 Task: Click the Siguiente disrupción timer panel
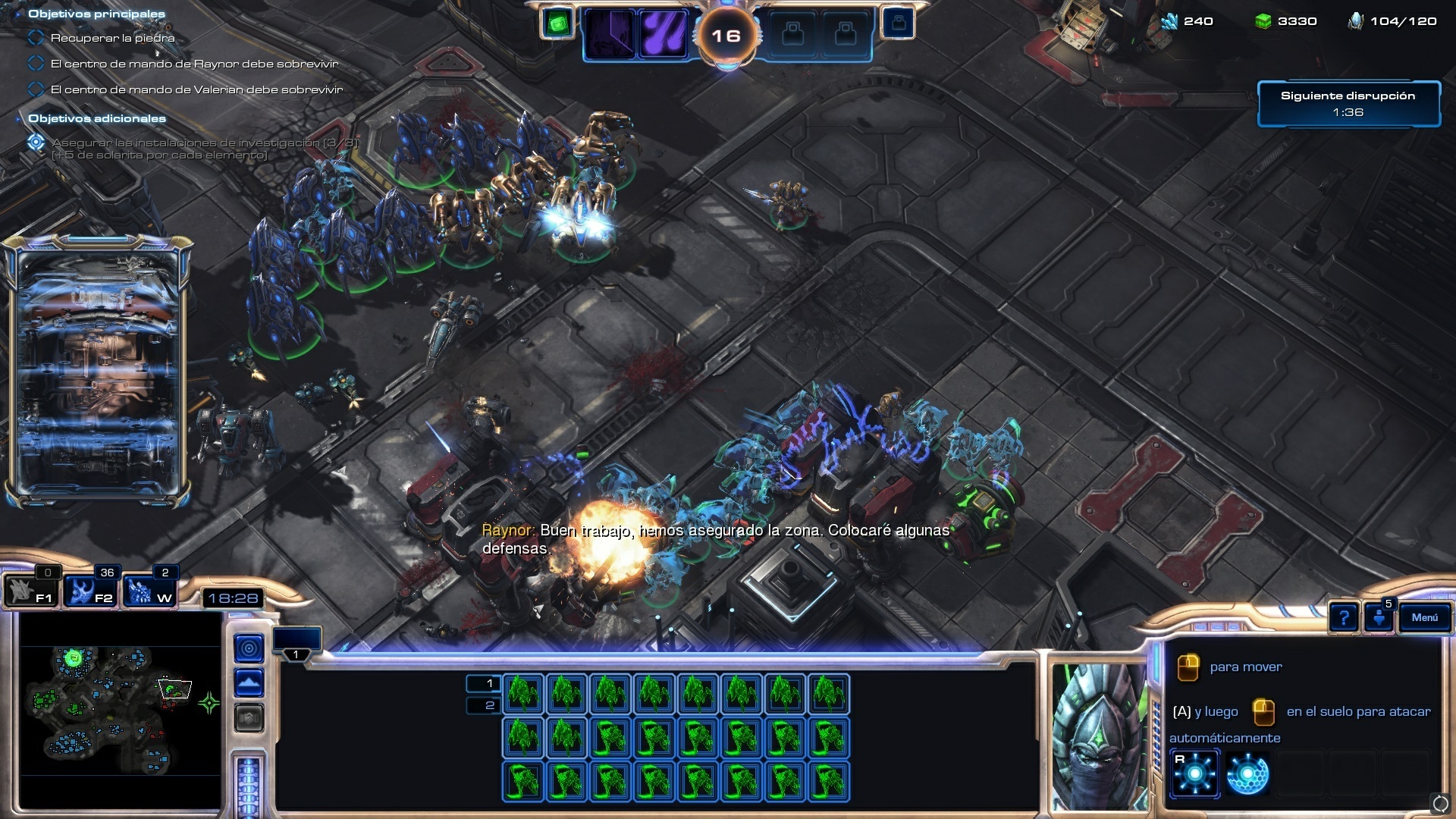(1348, 104)
